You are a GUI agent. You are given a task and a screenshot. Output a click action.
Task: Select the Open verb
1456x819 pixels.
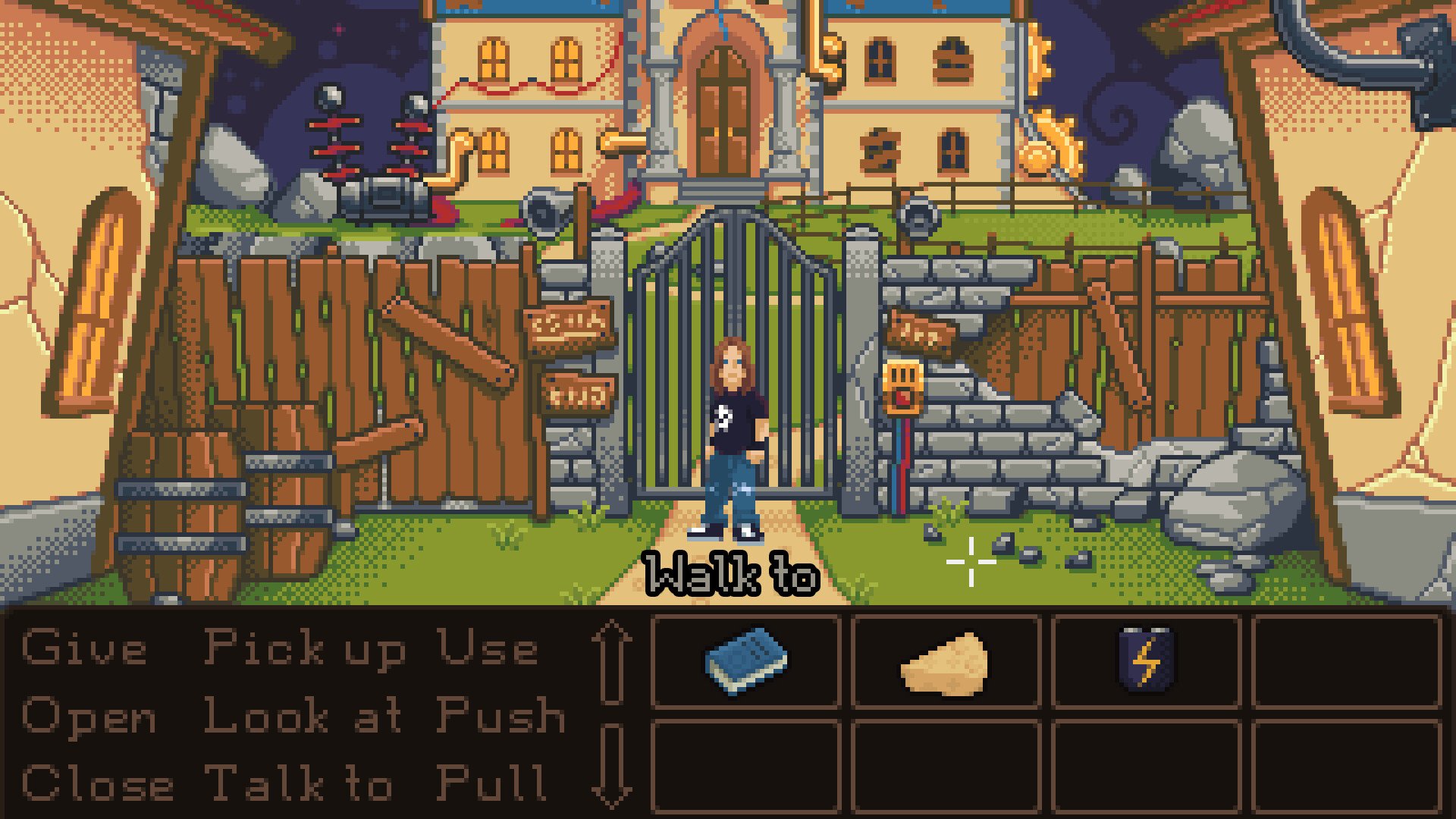click(x=89, y=717)
